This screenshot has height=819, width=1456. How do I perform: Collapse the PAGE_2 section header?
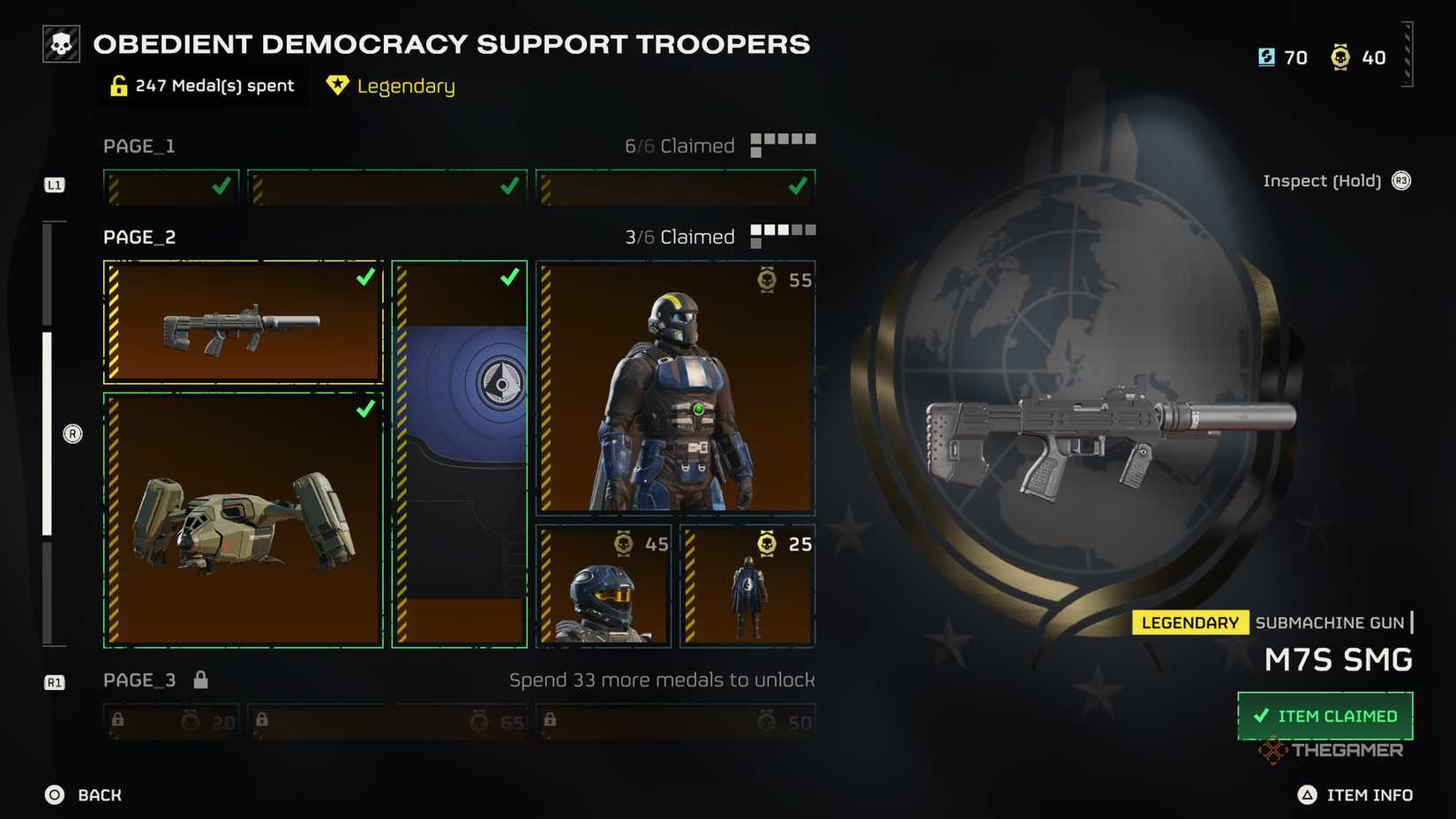(139, 237)
